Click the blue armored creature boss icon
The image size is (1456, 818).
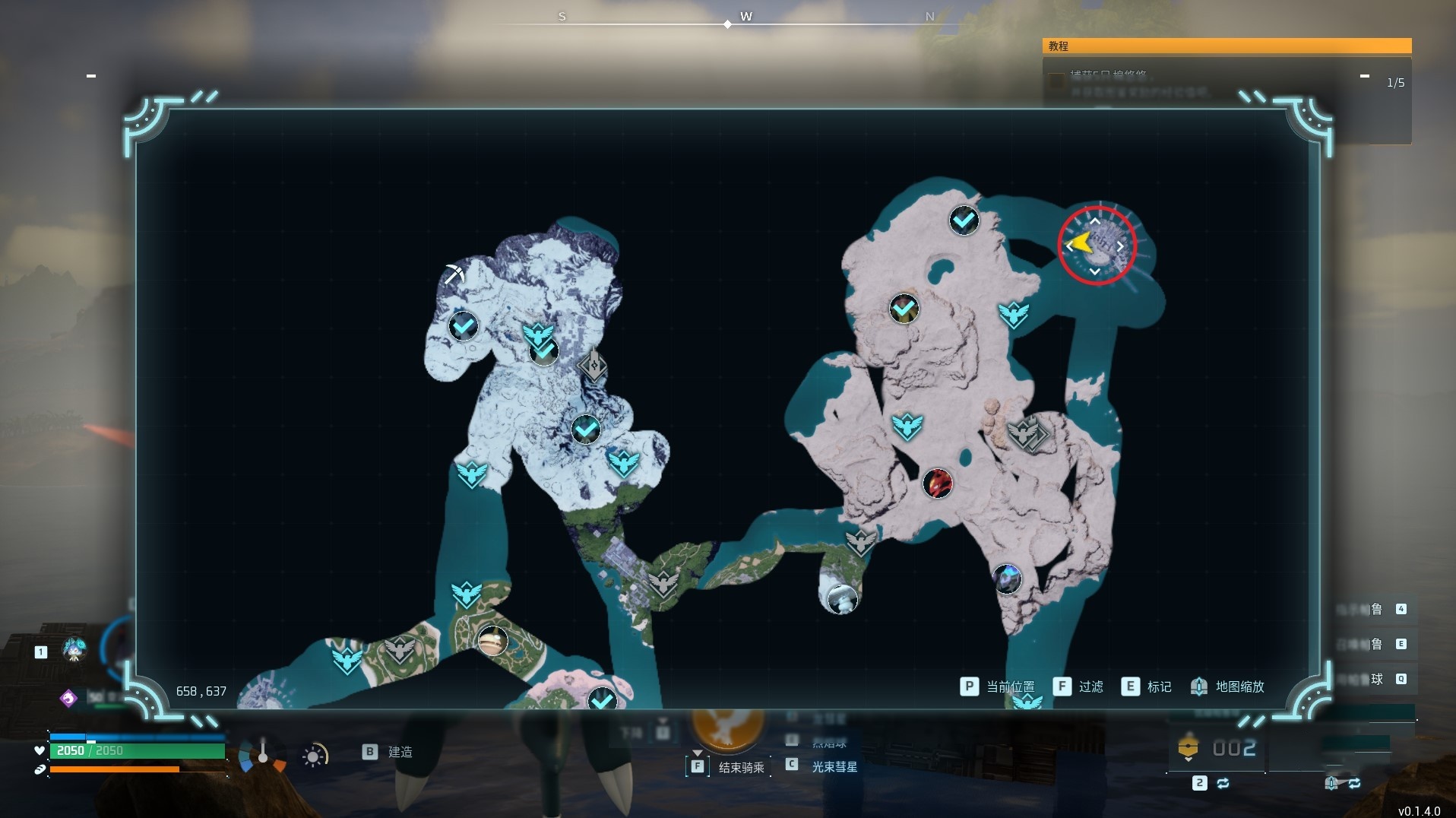[1007, 579]
